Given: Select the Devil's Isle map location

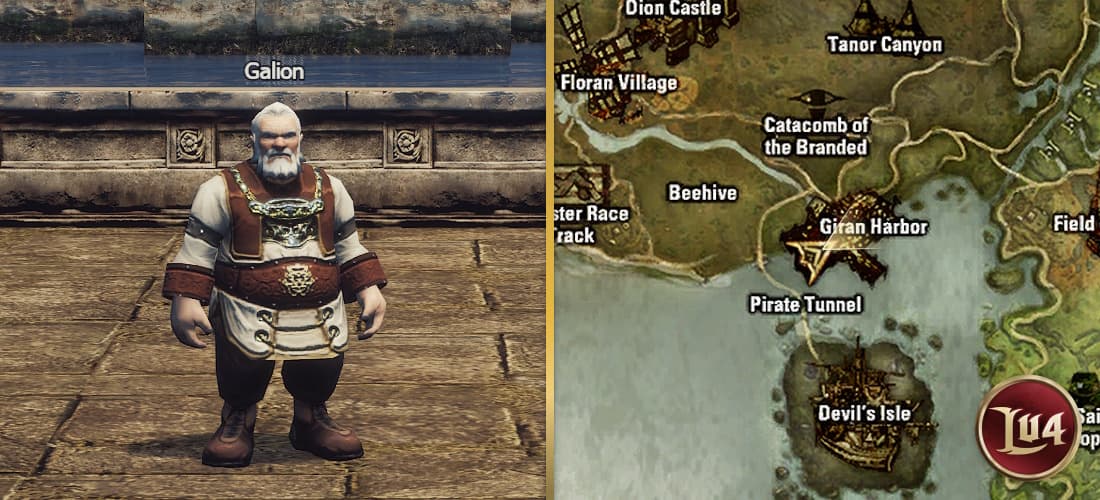Looking at the screenshot, I should 862,413.
